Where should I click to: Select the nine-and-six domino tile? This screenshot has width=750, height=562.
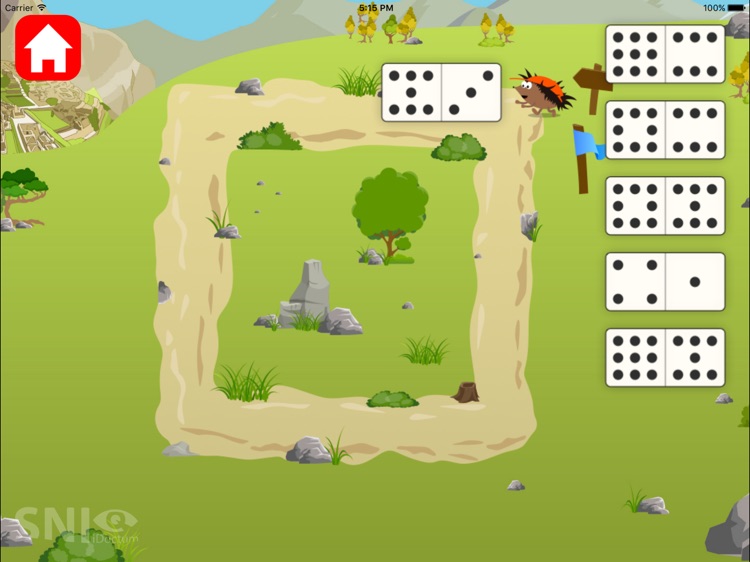[x=665, y=54]
